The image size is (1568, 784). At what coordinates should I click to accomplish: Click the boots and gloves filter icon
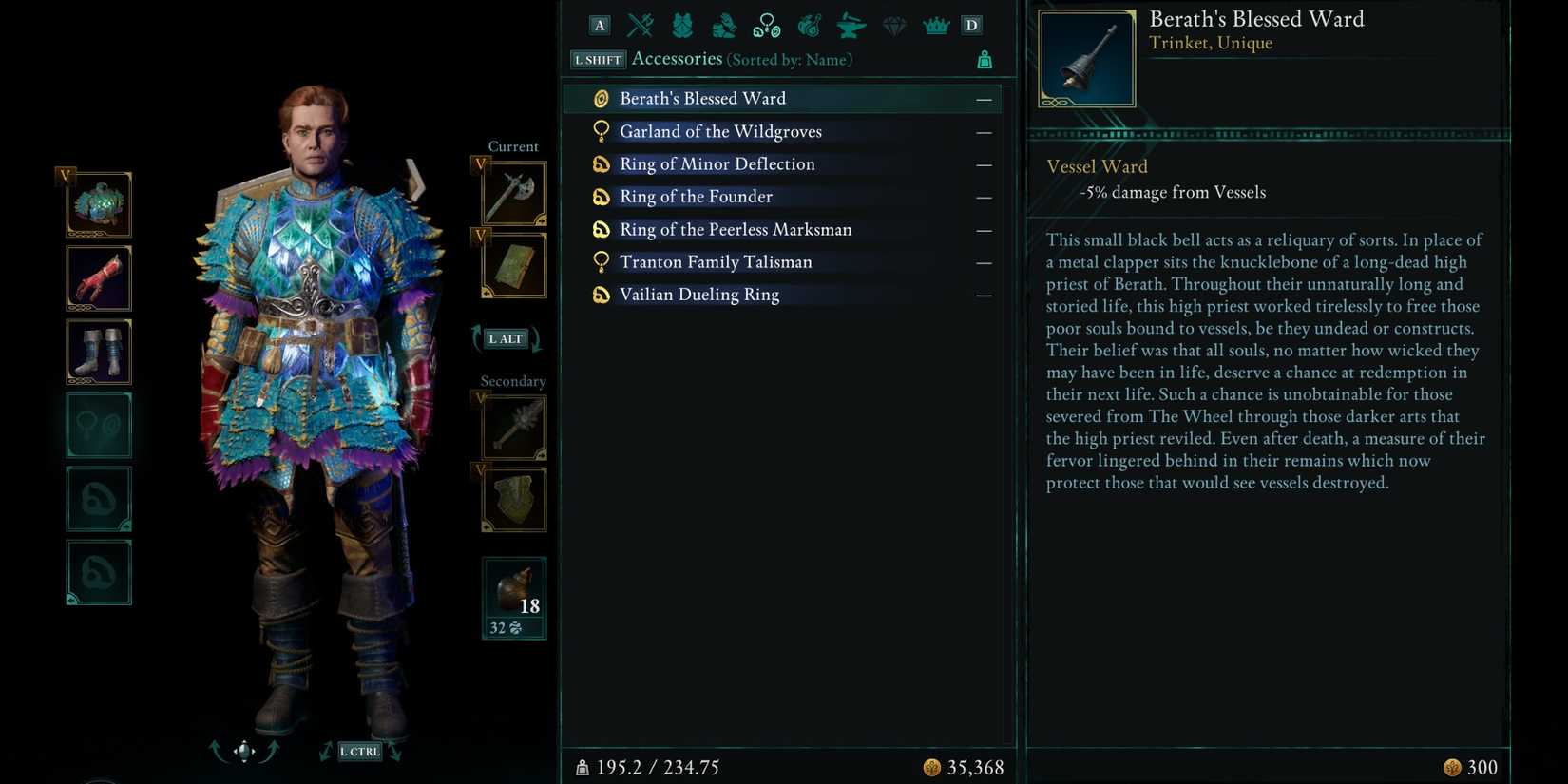[724, 25]
